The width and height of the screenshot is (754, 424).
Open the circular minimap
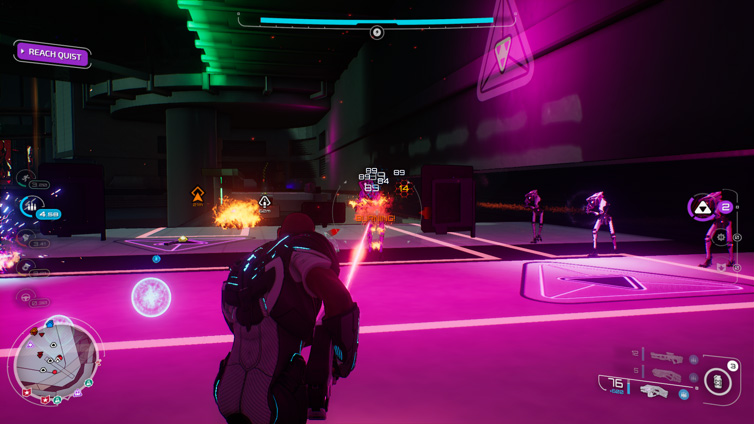coord(56,358)
